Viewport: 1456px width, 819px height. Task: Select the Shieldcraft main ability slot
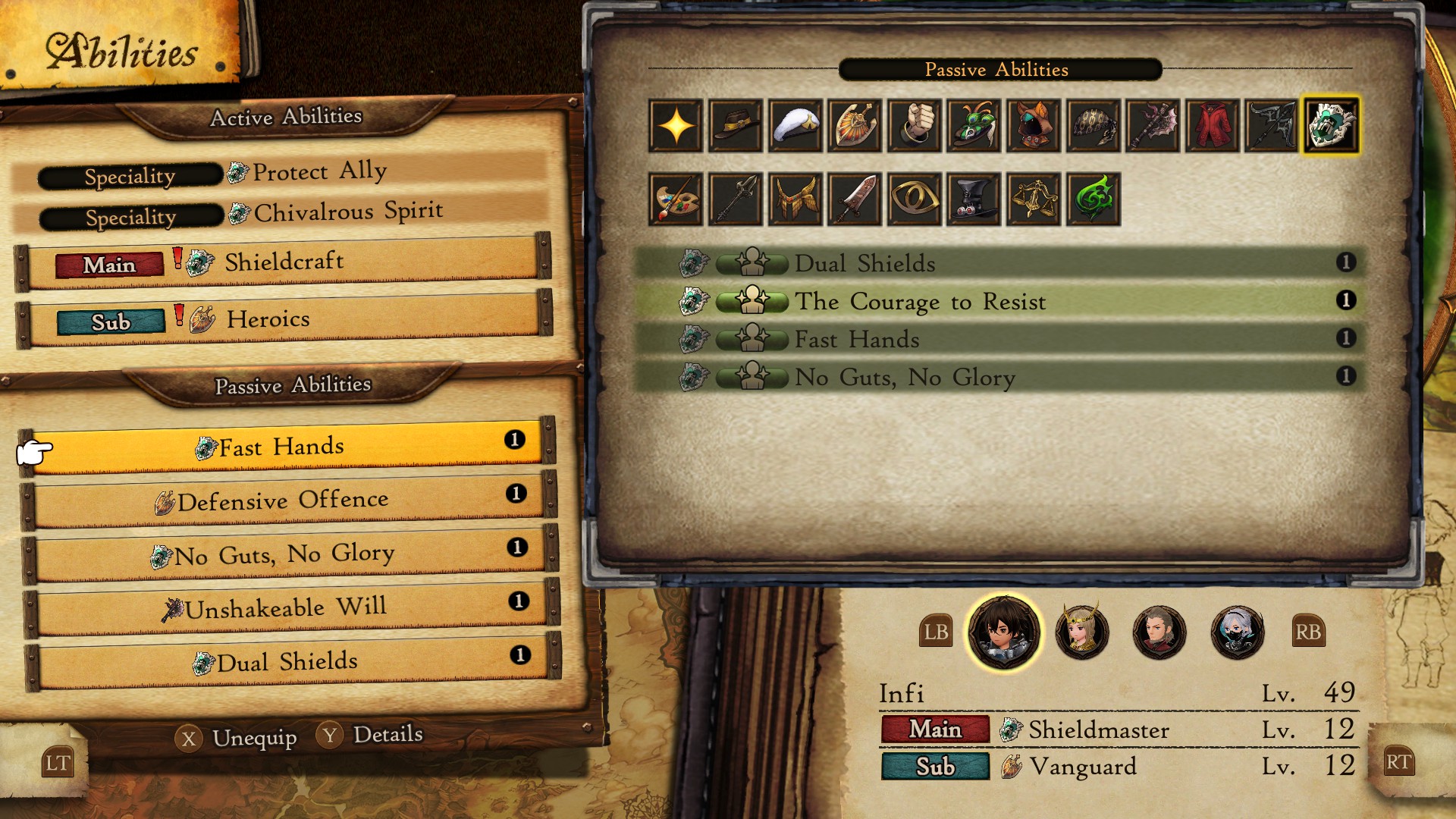point(284,262)
